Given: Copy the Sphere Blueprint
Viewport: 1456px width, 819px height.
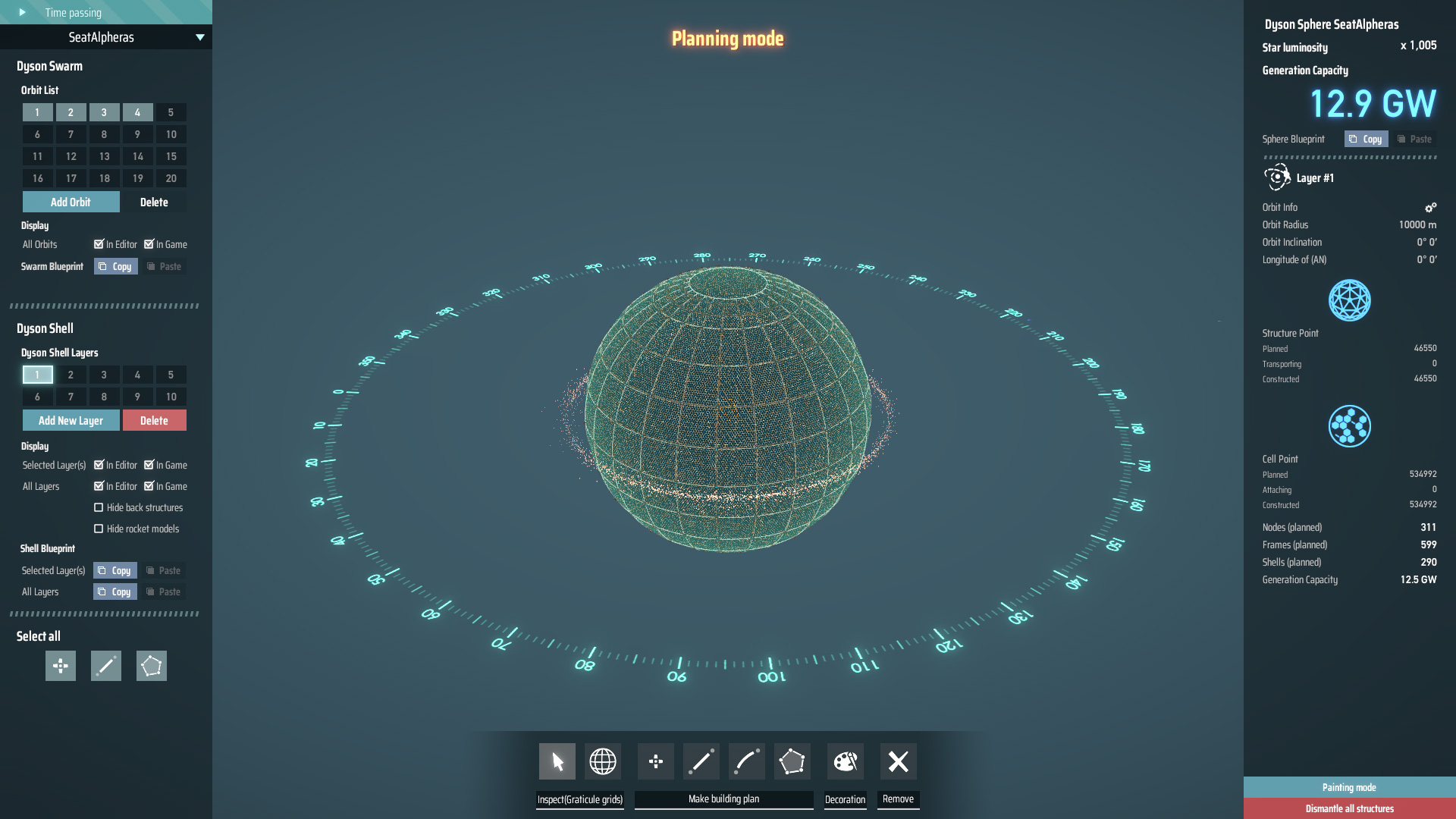Looking at the screenshot, I should pyautogui.click(x=1365, y=139).
